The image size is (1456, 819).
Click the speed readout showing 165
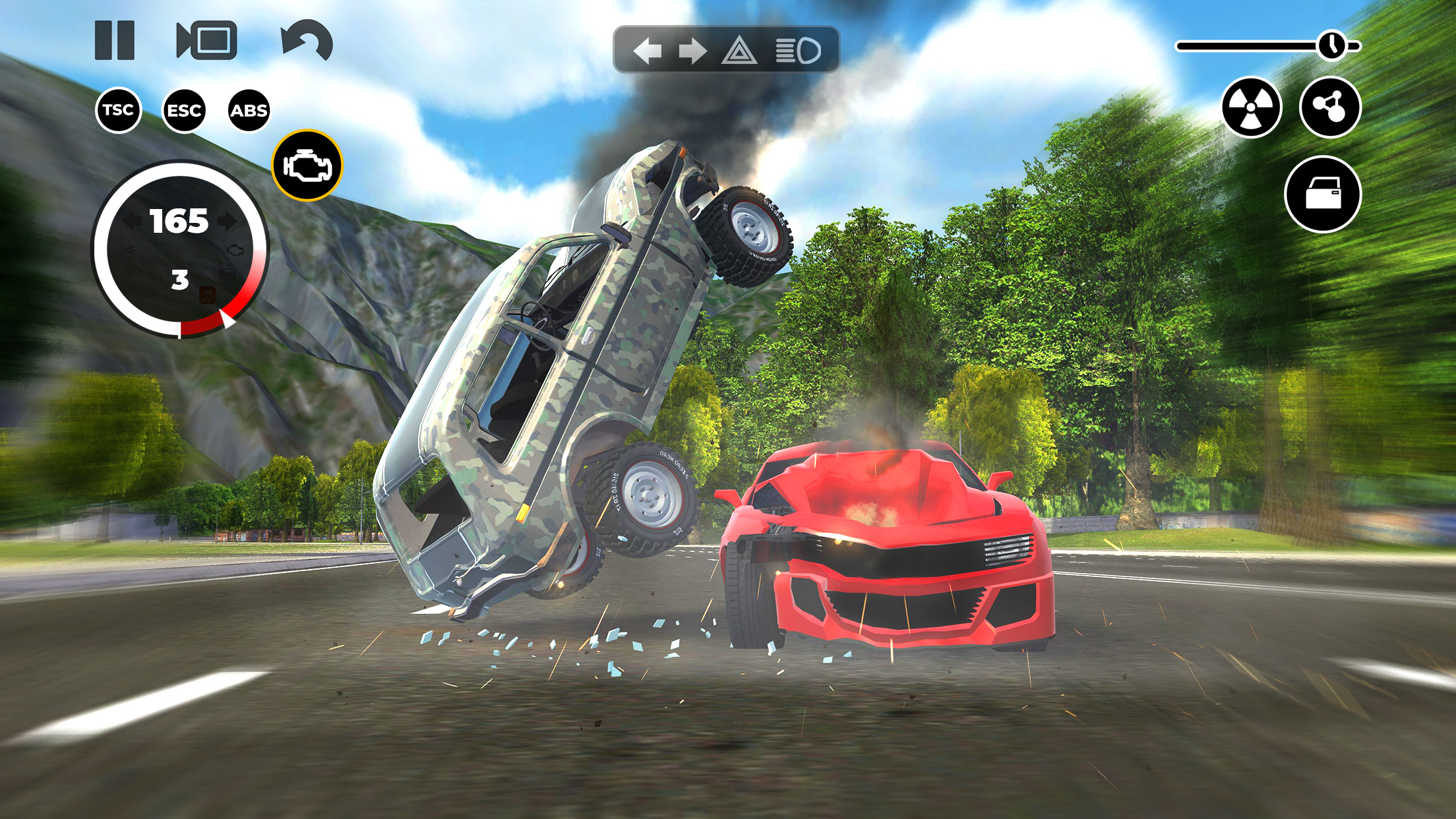click(179, 221)
